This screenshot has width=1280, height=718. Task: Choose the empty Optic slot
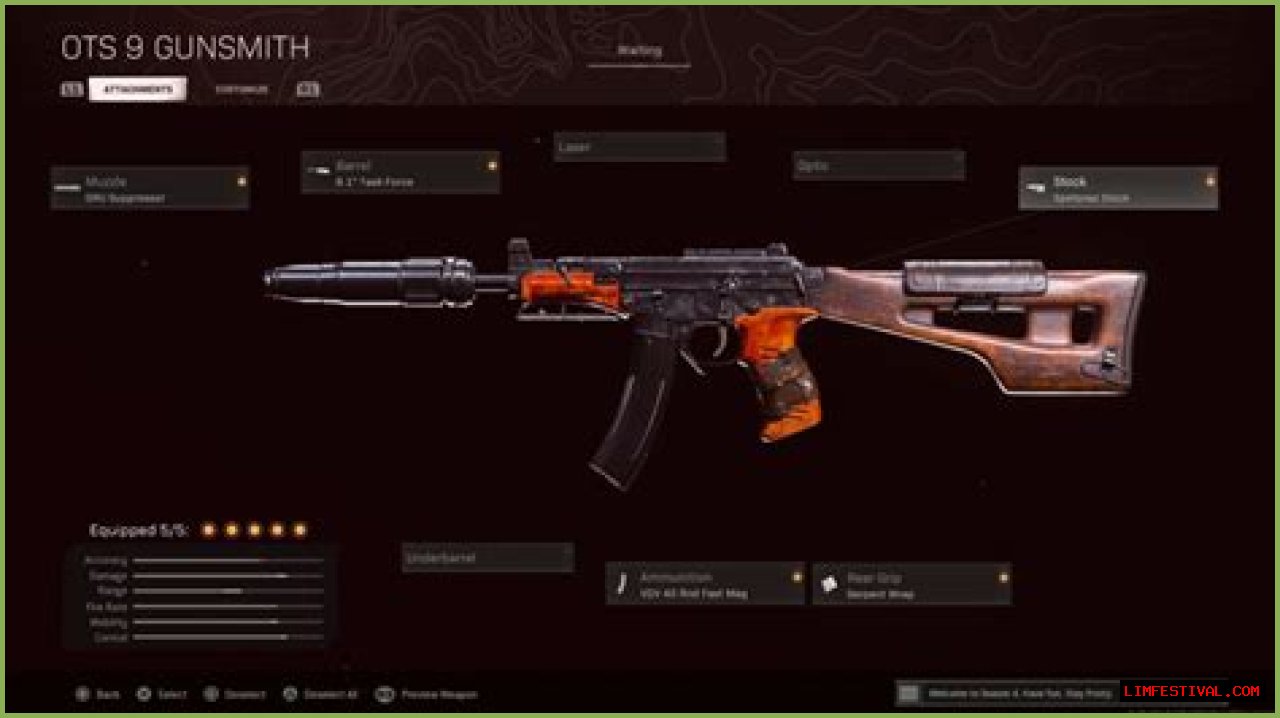tap(878, 165)
